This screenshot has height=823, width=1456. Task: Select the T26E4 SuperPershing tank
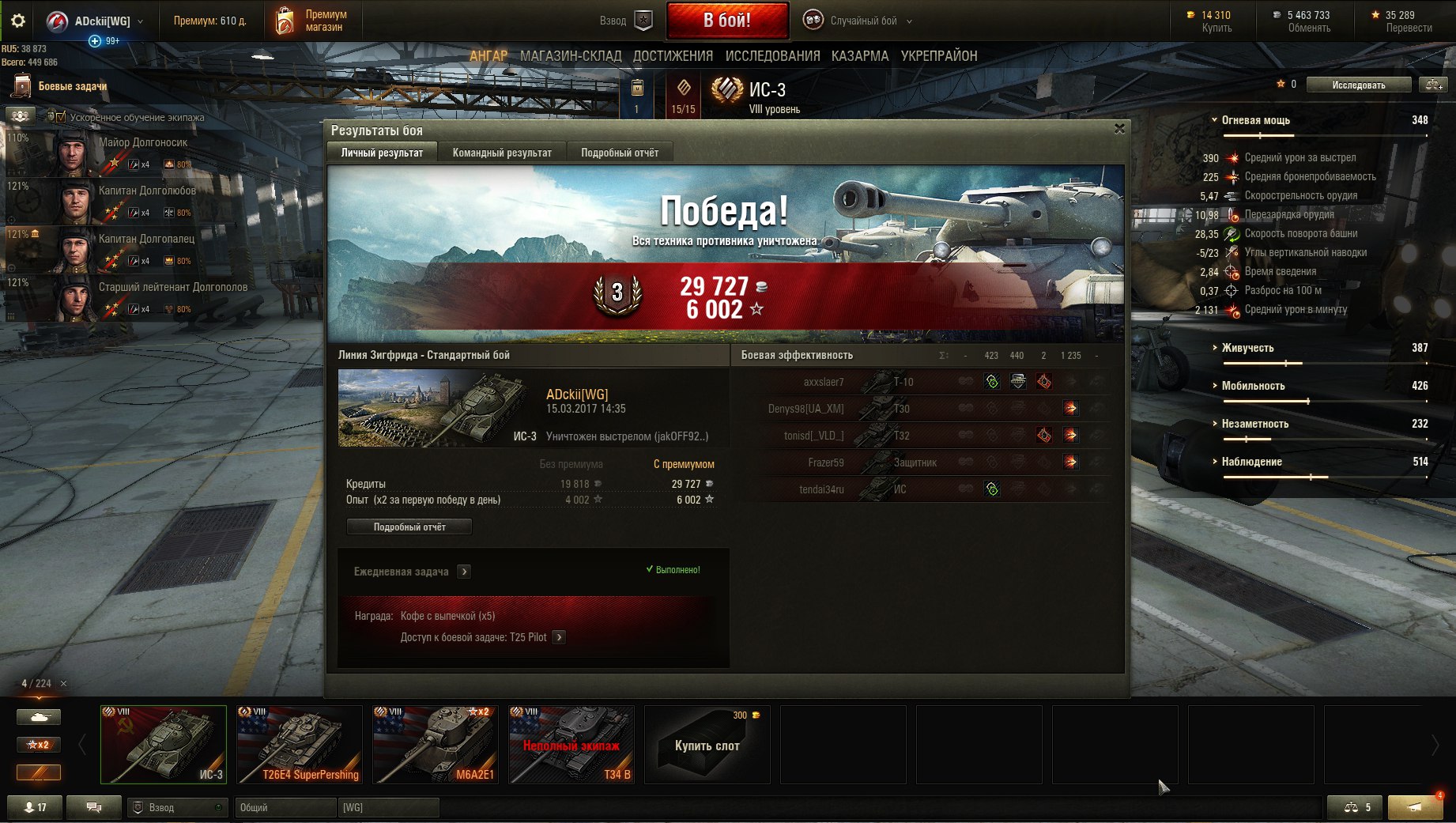click(300, 744)
